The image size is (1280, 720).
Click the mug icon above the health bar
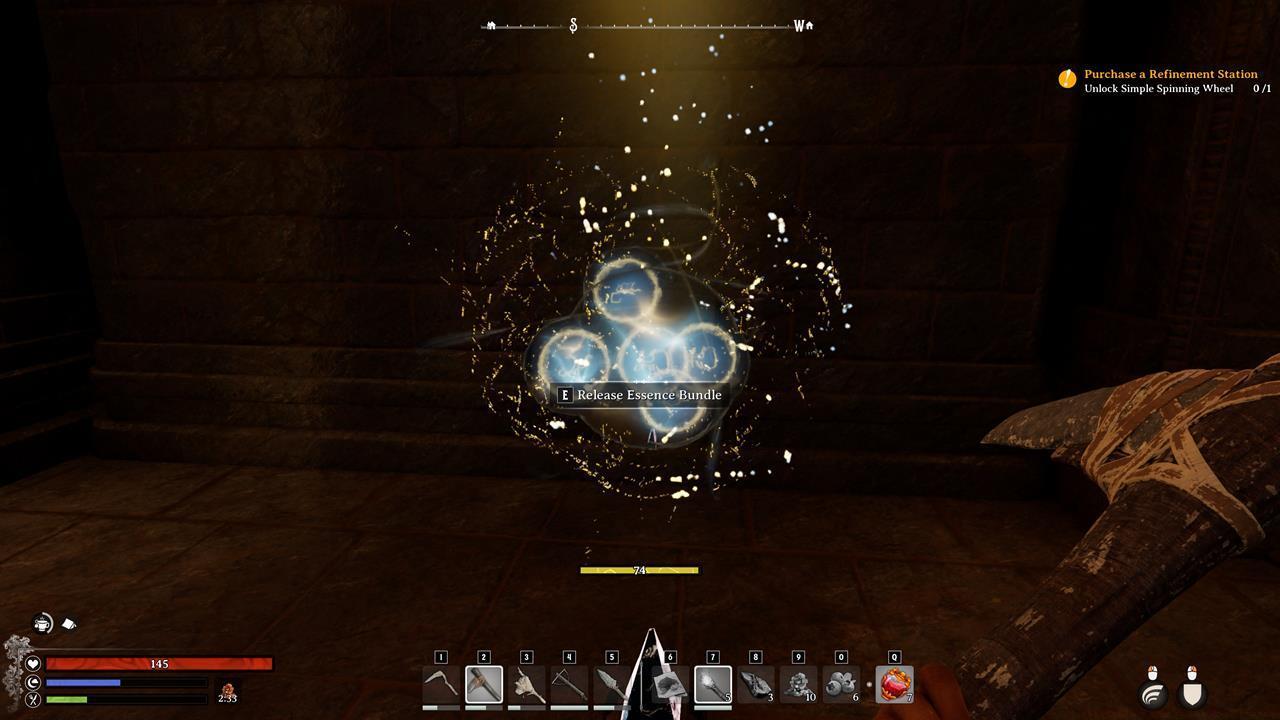coord(42,622)
